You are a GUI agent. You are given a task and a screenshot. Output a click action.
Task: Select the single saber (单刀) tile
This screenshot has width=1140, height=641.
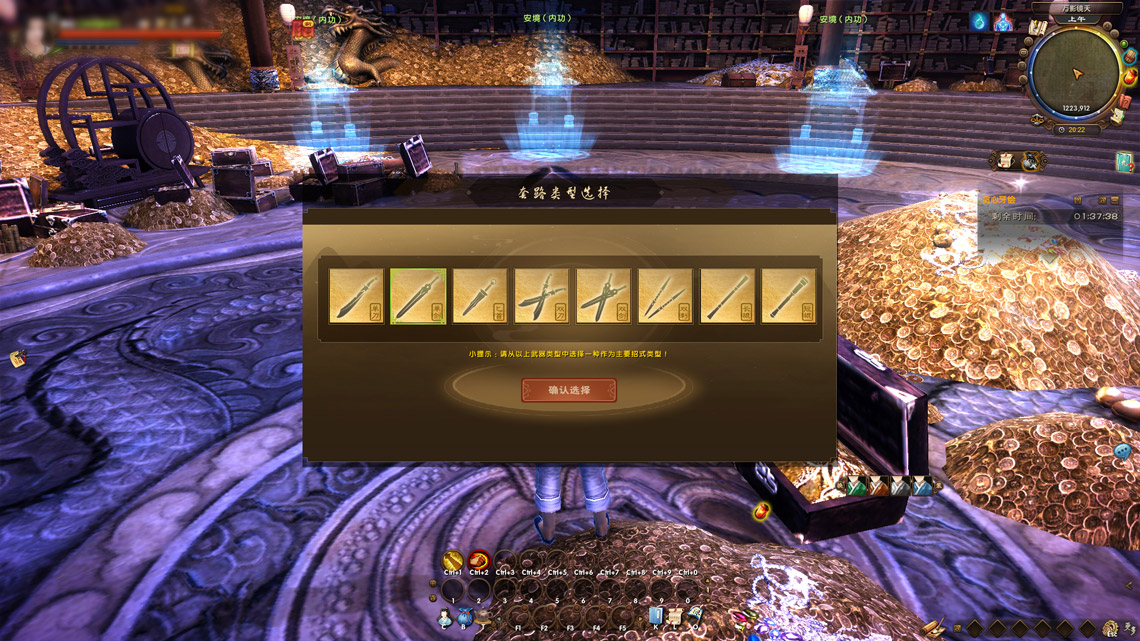(356, 296)
